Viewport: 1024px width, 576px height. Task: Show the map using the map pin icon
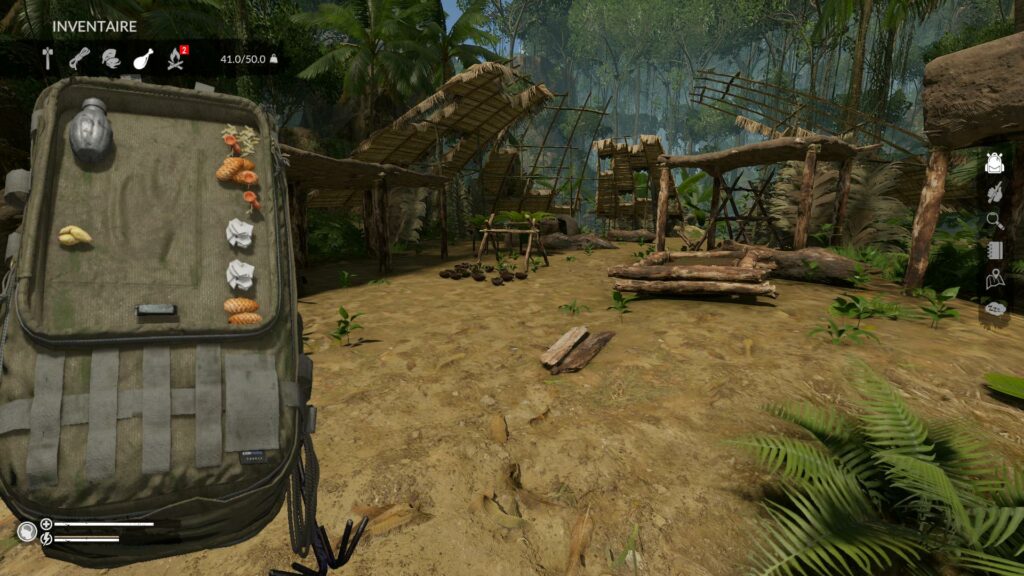(994, 280)
